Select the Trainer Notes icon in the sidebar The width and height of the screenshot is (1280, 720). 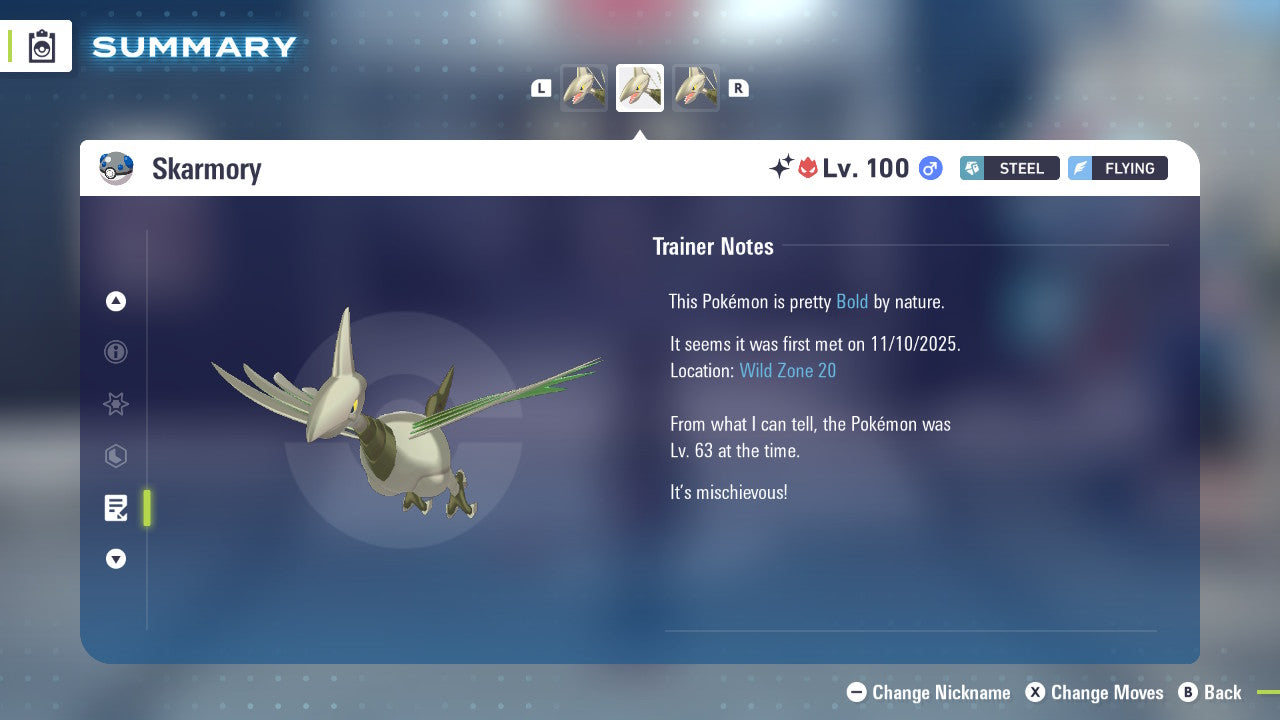point(116,508)
